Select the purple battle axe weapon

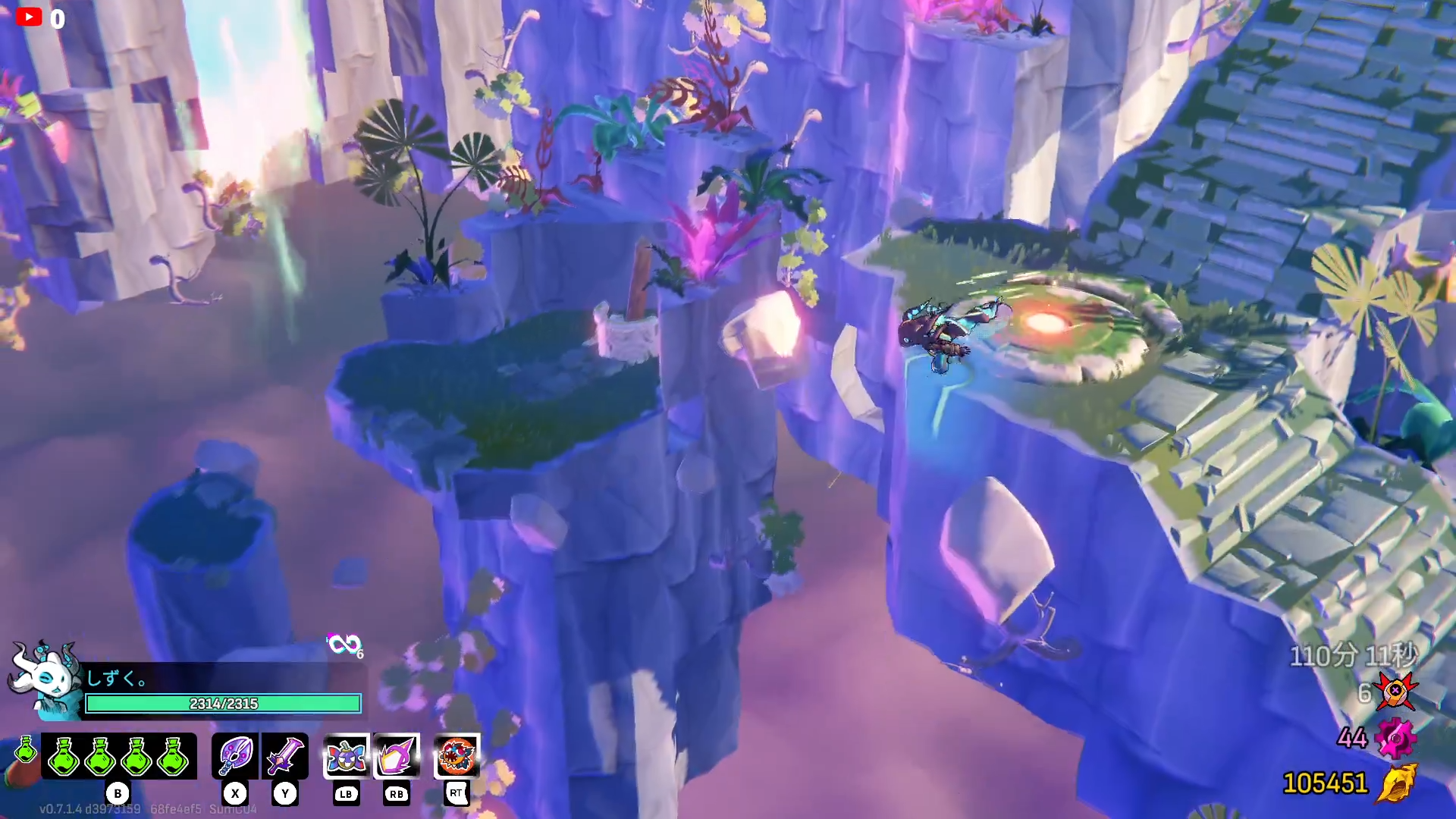pos(236,756)
